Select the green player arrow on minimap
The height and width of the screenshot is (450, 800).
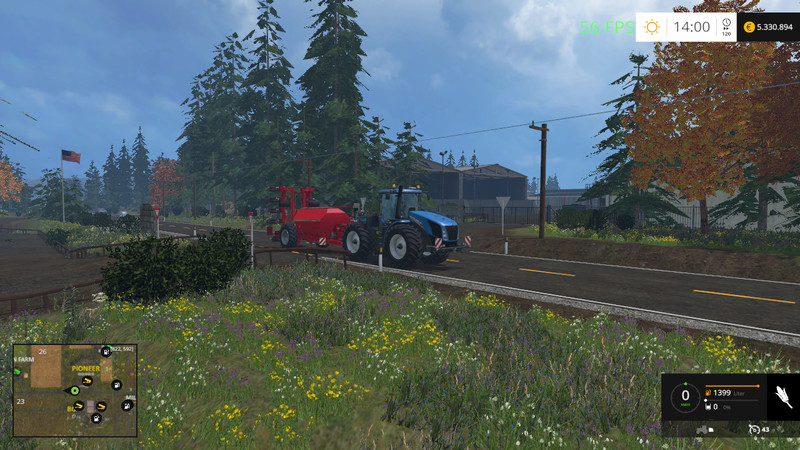pyautogui.click(x=74, y=390)
